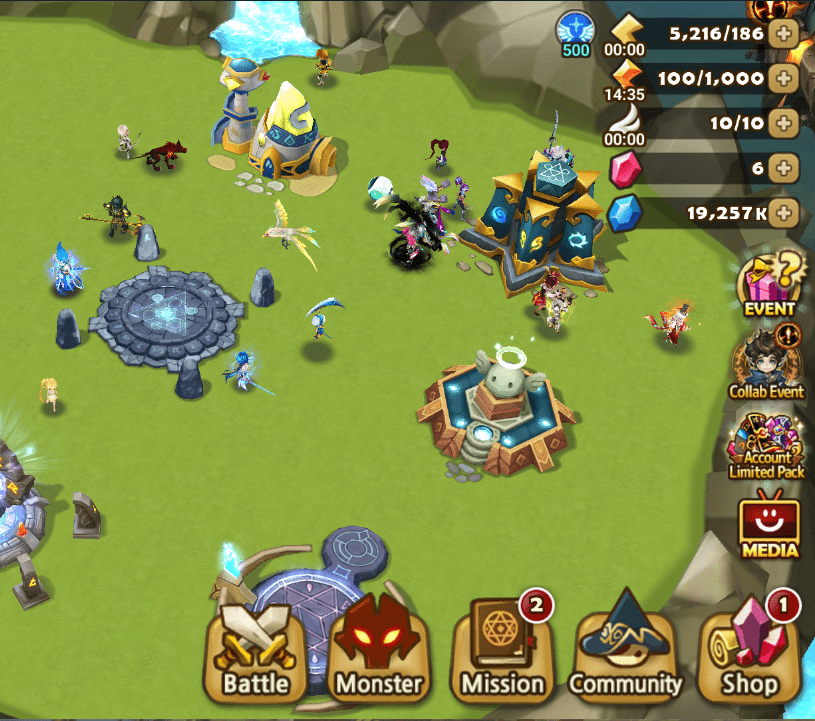The image size is (815, 721).
Task: Open the Community menu
Action: pos(625,655)
